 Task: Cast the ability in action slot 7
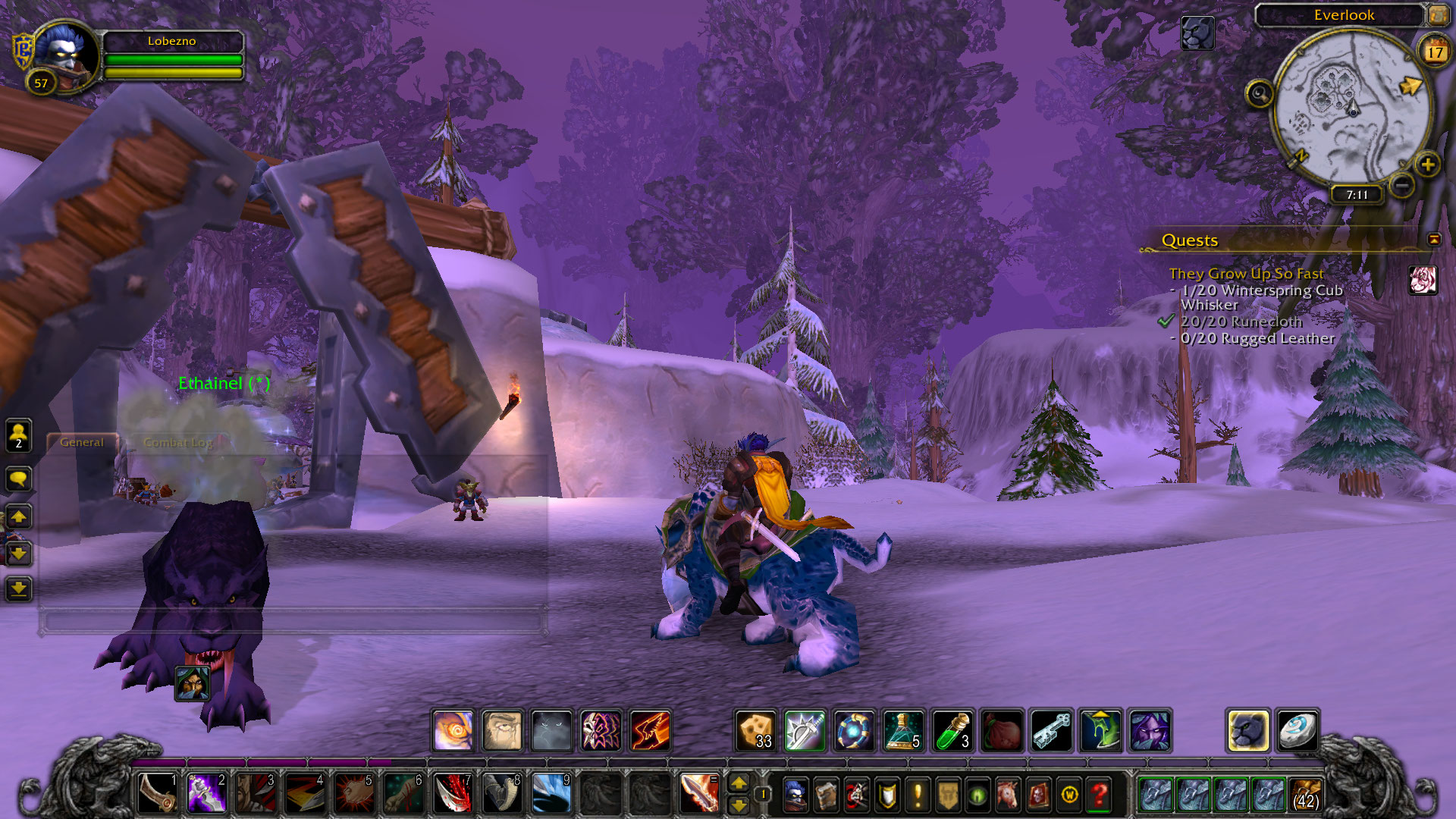[x=453, y=793]
